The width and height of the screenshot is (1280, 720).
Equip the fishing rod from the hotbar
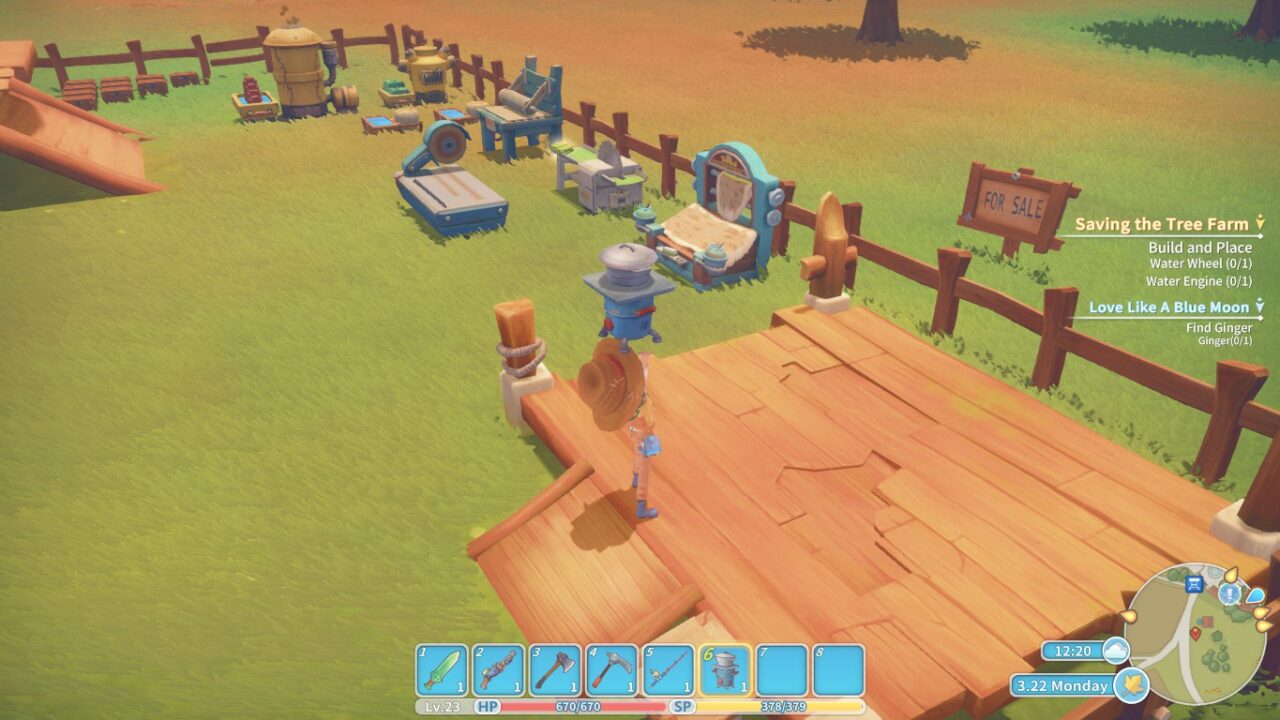[x=669, y=670]
